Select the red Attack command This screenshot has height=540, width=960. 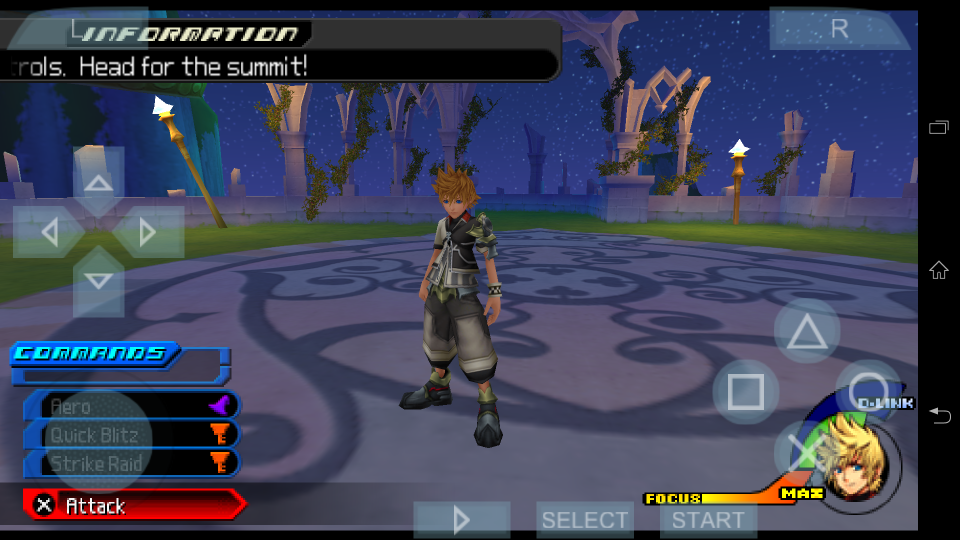(132, 506)
